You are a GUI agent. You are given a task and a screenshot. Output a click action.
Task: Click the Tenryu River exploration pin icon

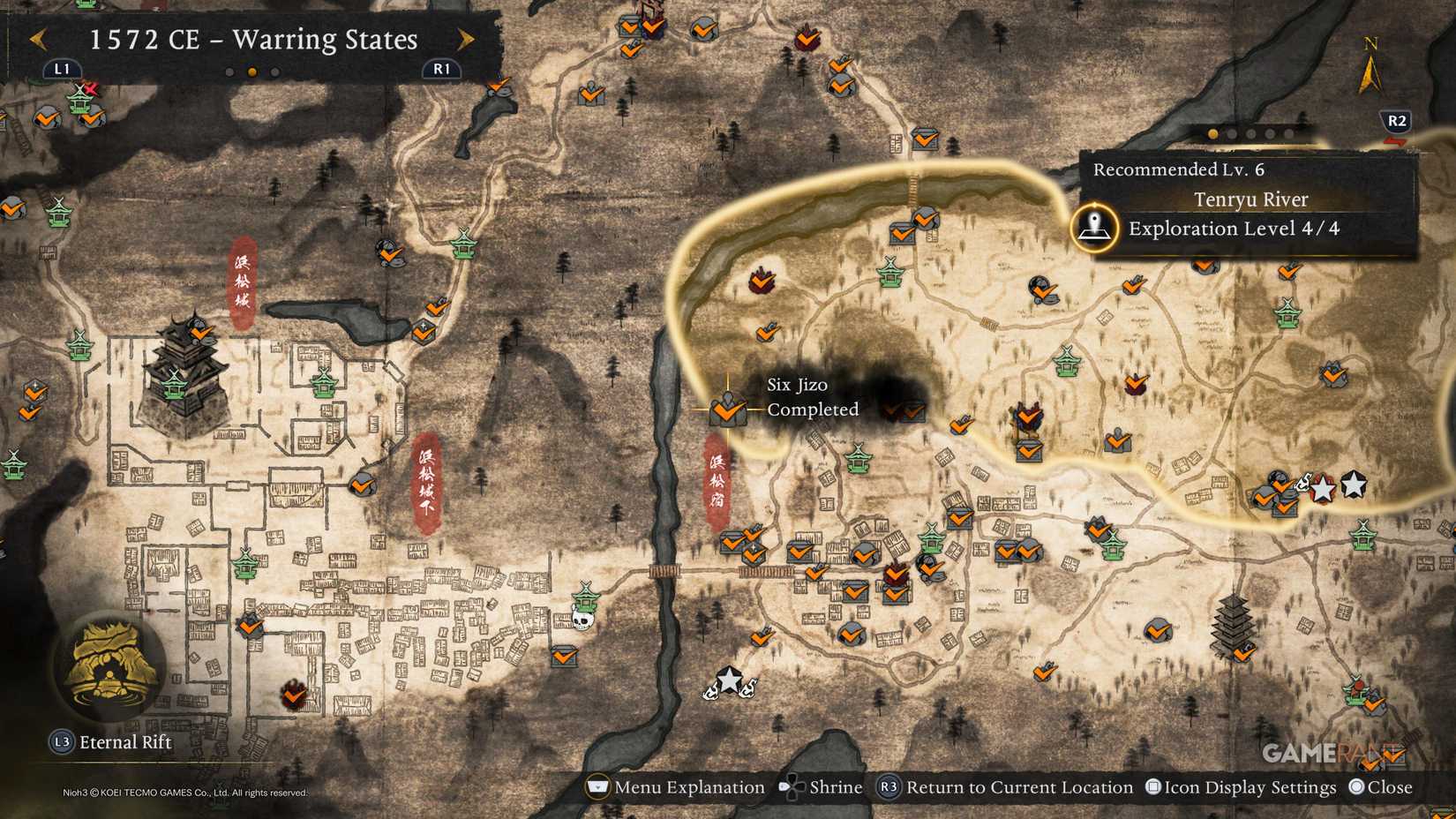point(1094,228)
